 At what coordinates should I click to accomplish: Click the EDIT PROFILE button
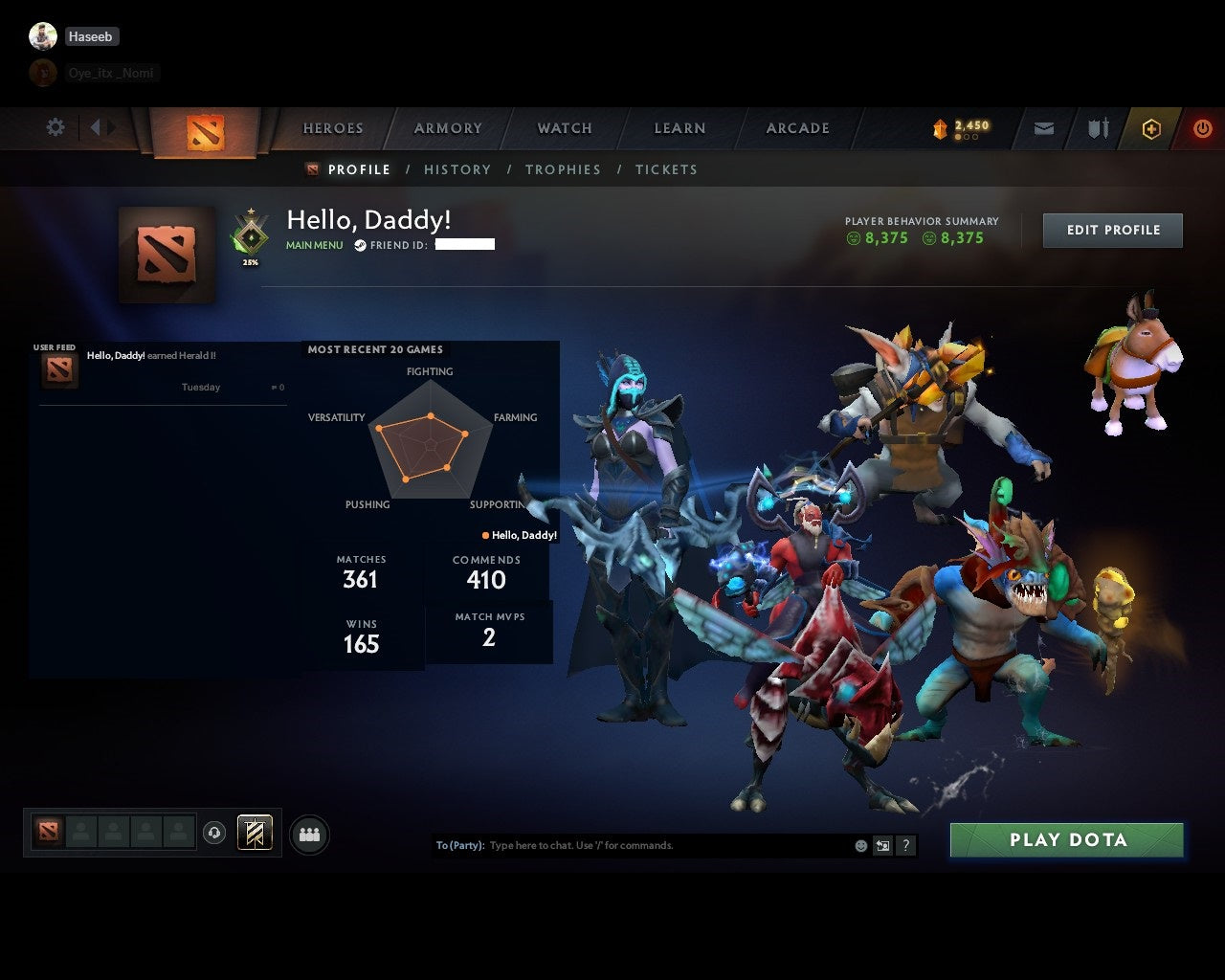[1112, 230]
